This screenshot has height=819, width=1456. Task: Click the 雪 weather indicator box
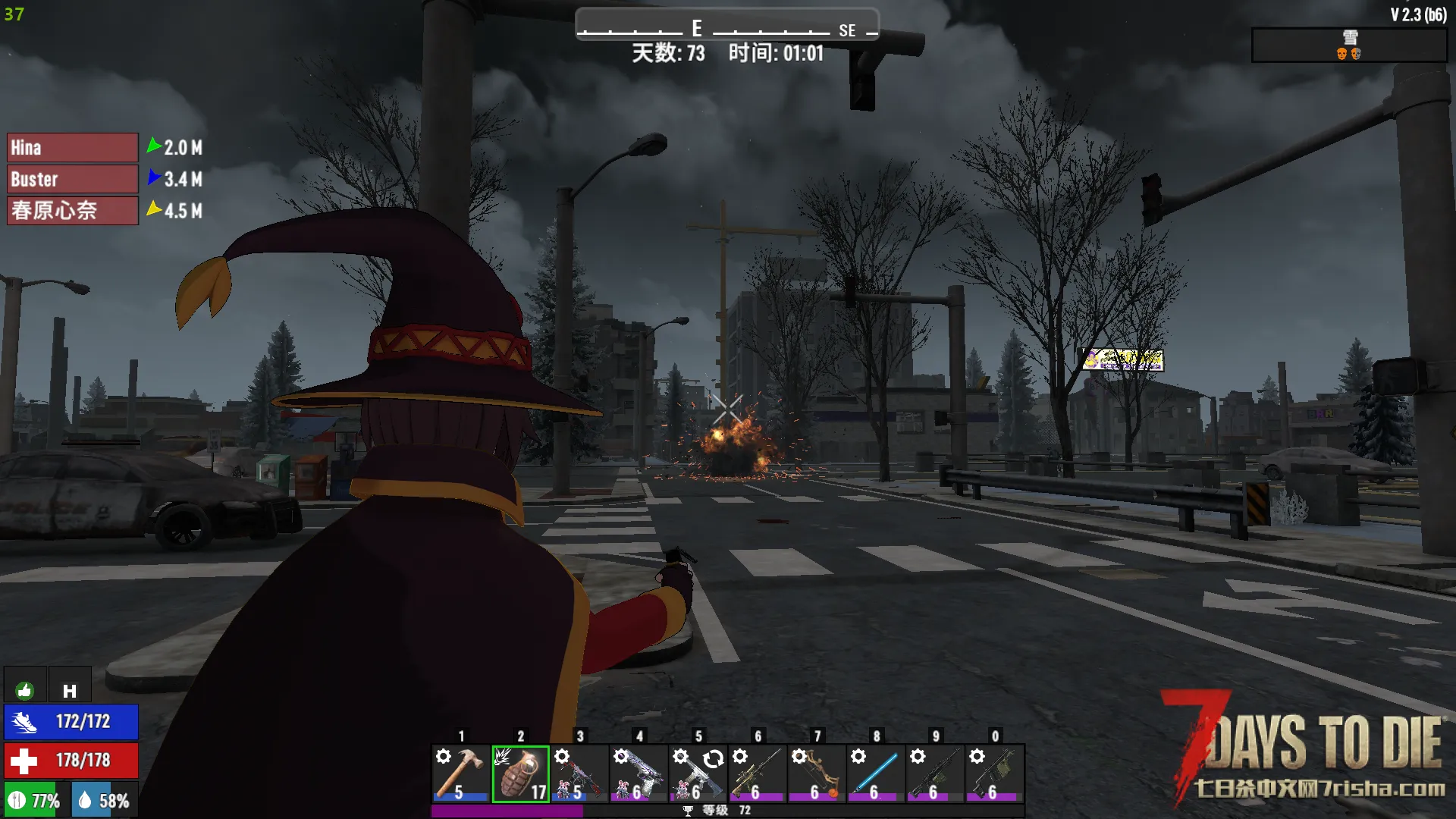[1348, 45]
